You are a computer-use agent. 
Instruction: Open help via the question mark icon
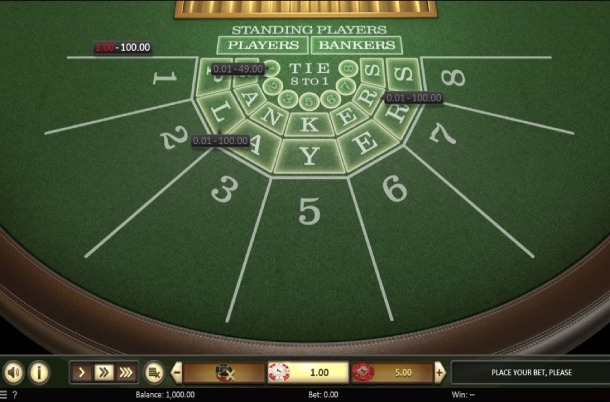click(x=14, y=395)
